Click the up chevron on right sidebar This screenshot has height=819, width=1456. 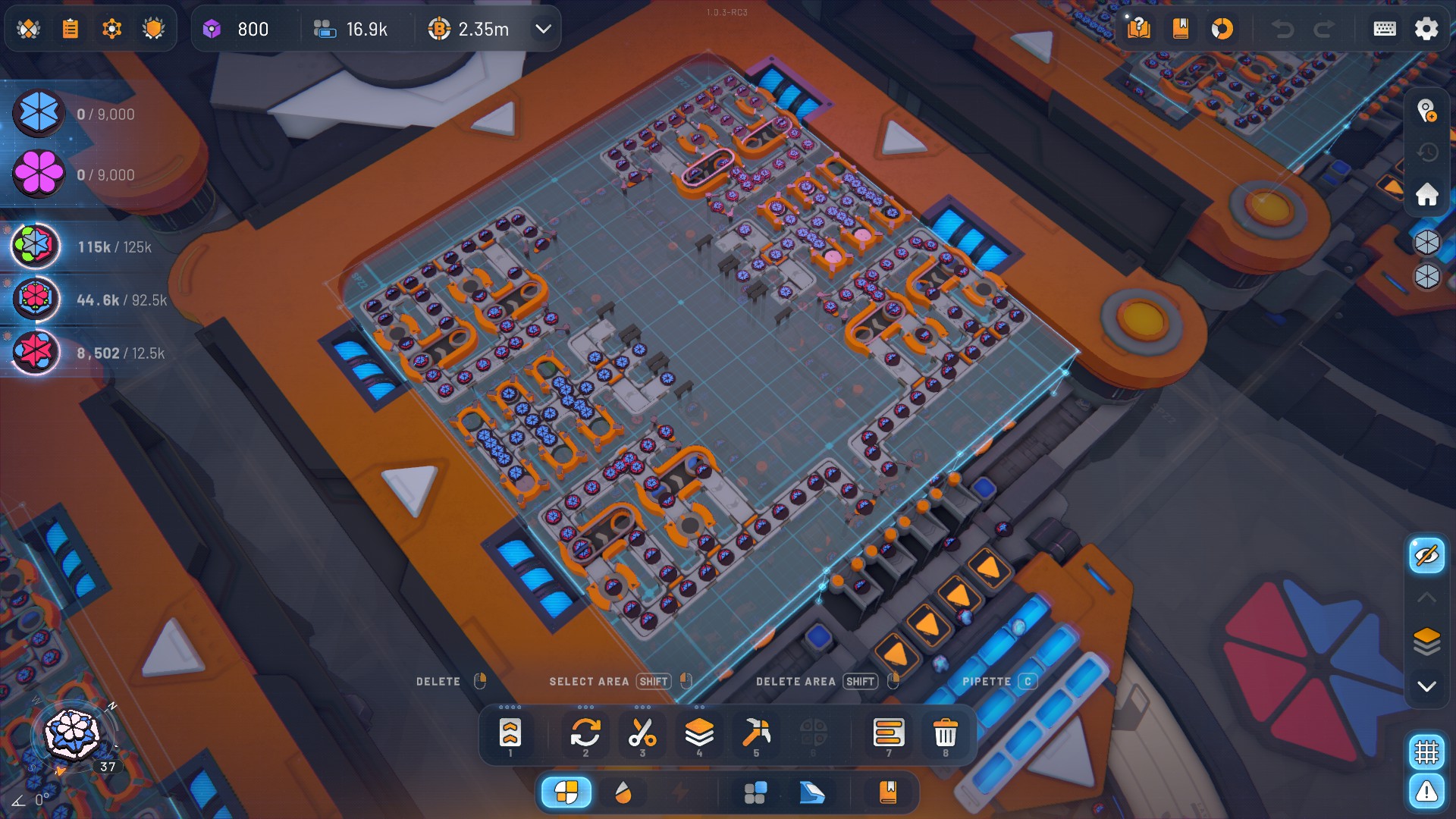click(1426, 597)
